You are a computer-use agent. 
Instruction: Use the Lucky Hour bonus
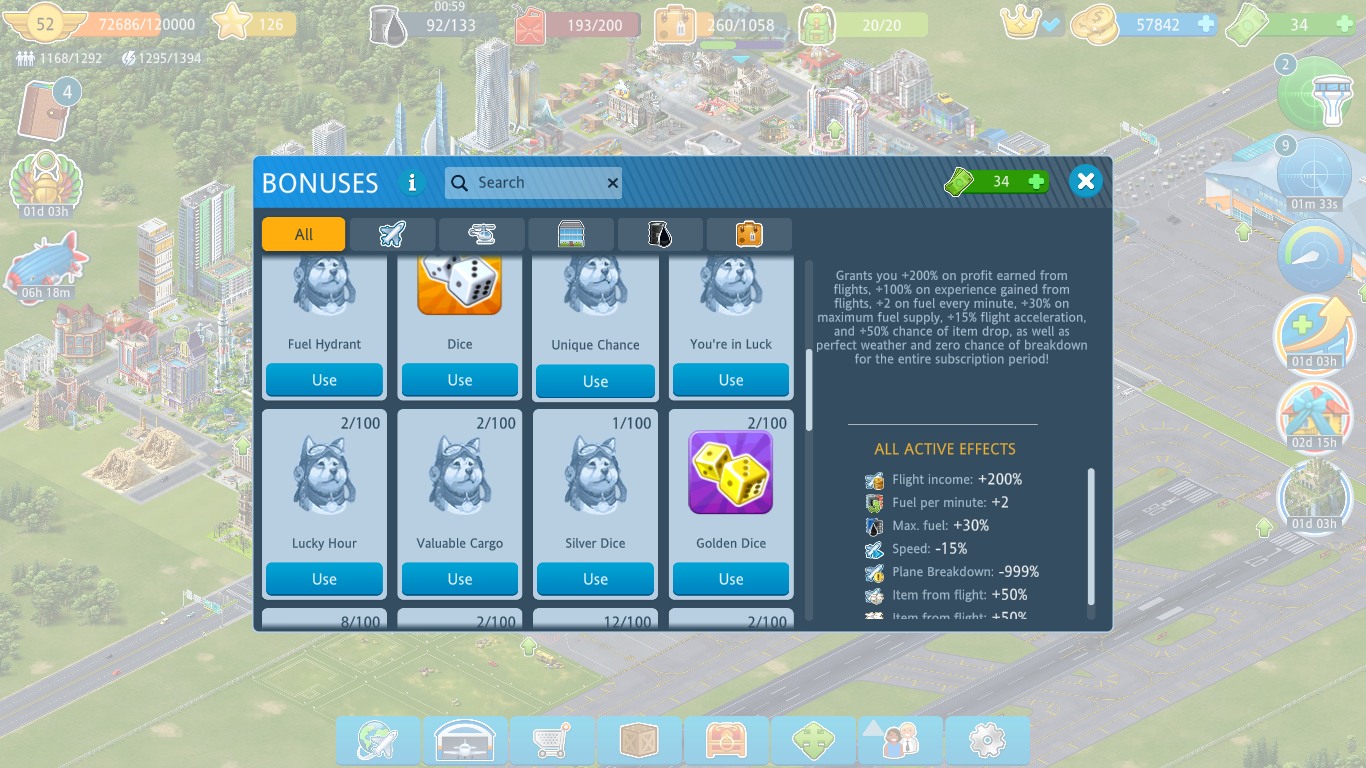click(324, 579)
